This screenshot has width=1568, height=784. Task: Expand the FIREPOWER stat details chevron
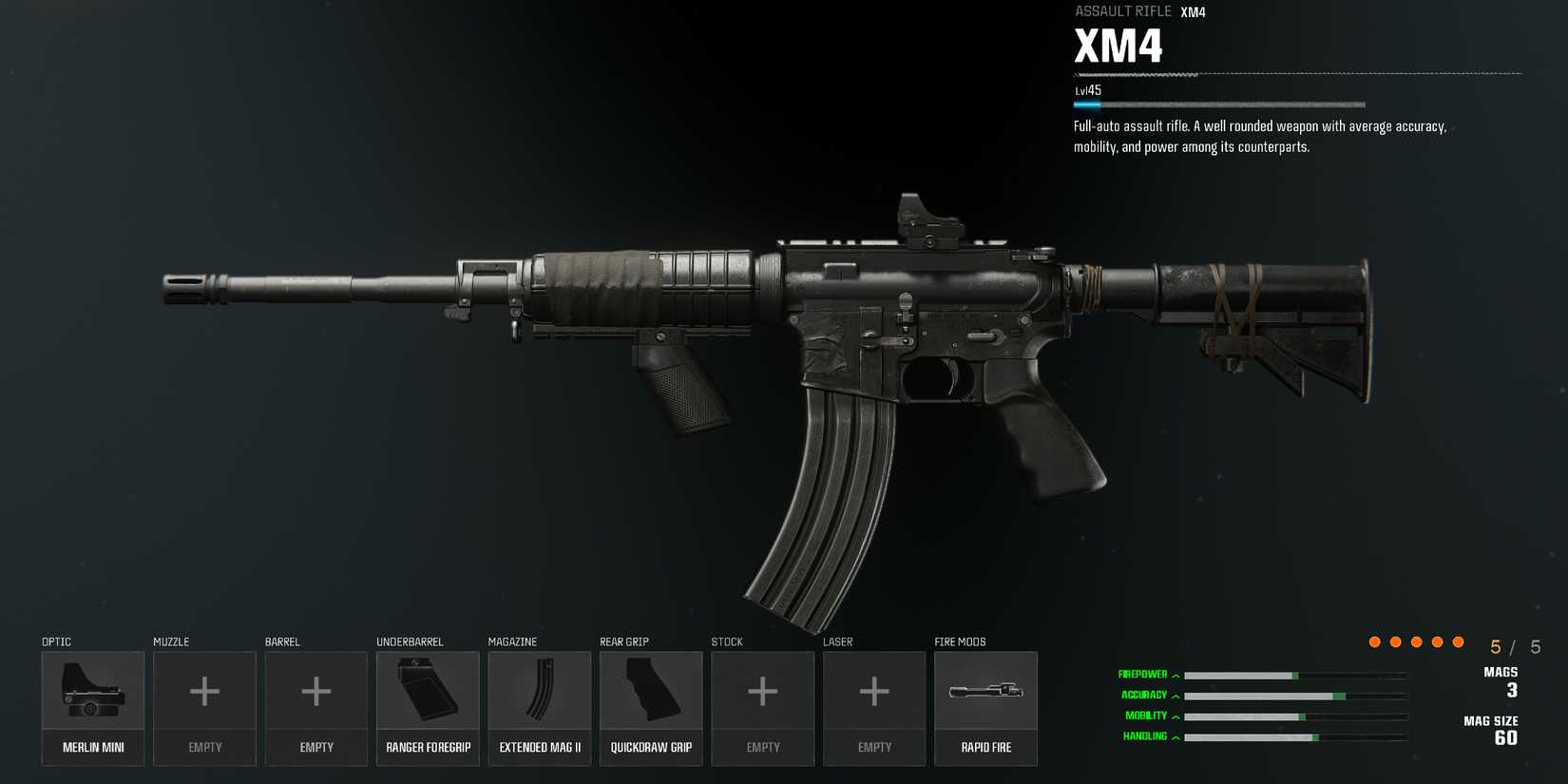tap(1176, 674)
